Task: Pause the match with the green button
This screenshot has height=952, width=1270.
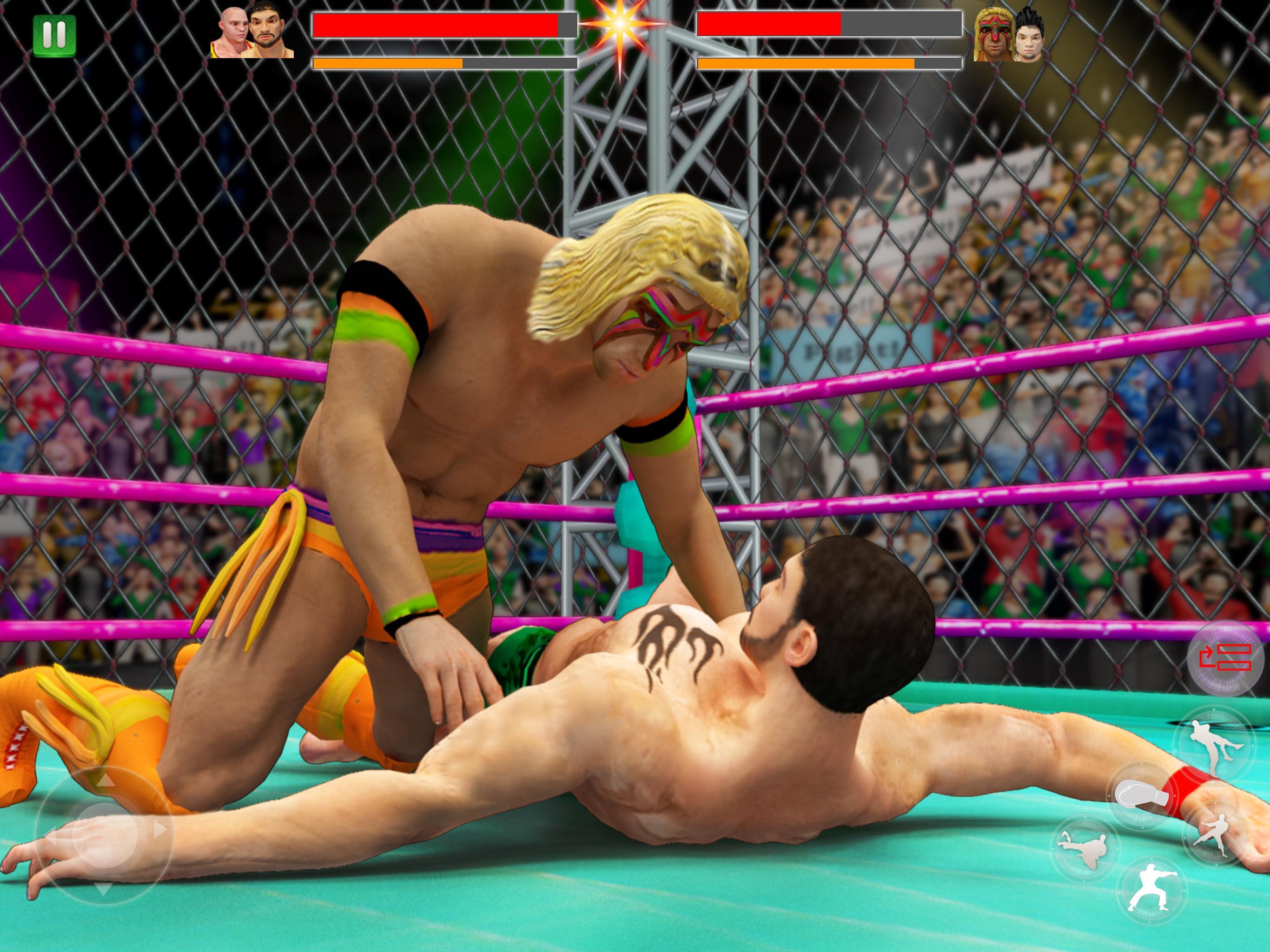Action: click(54, 36)
